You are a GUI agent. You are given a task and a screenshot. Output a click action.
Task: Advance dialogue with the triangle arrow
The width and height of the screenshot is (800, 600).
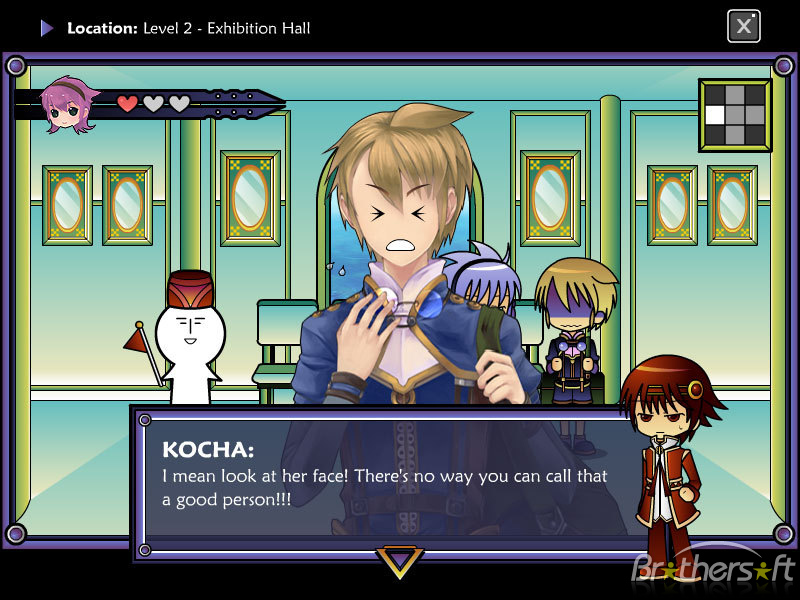pyautogui.click(x=399, y=561)
